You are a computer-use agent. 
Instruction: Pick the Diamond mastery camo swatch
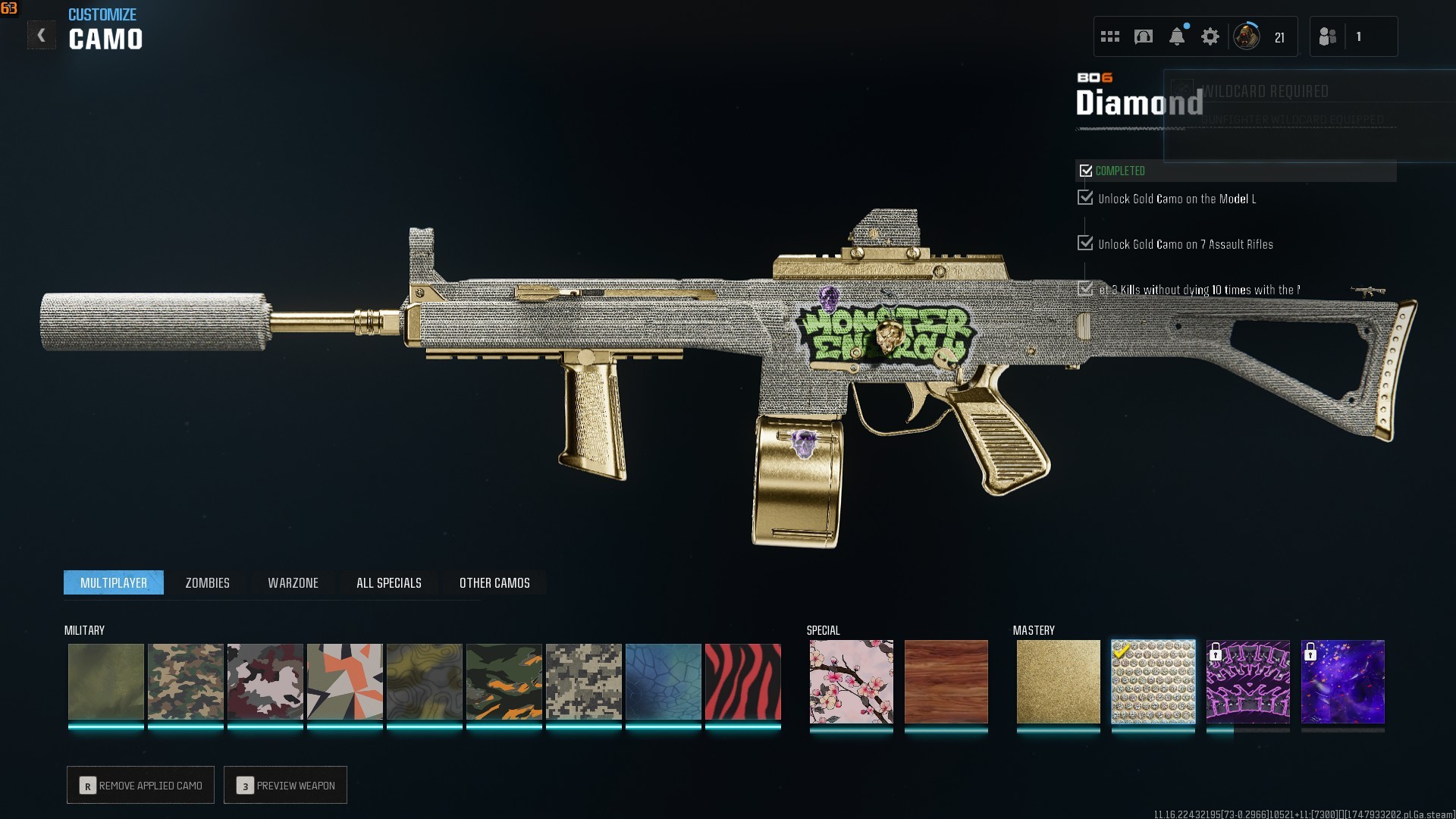tap(1153, 681)
